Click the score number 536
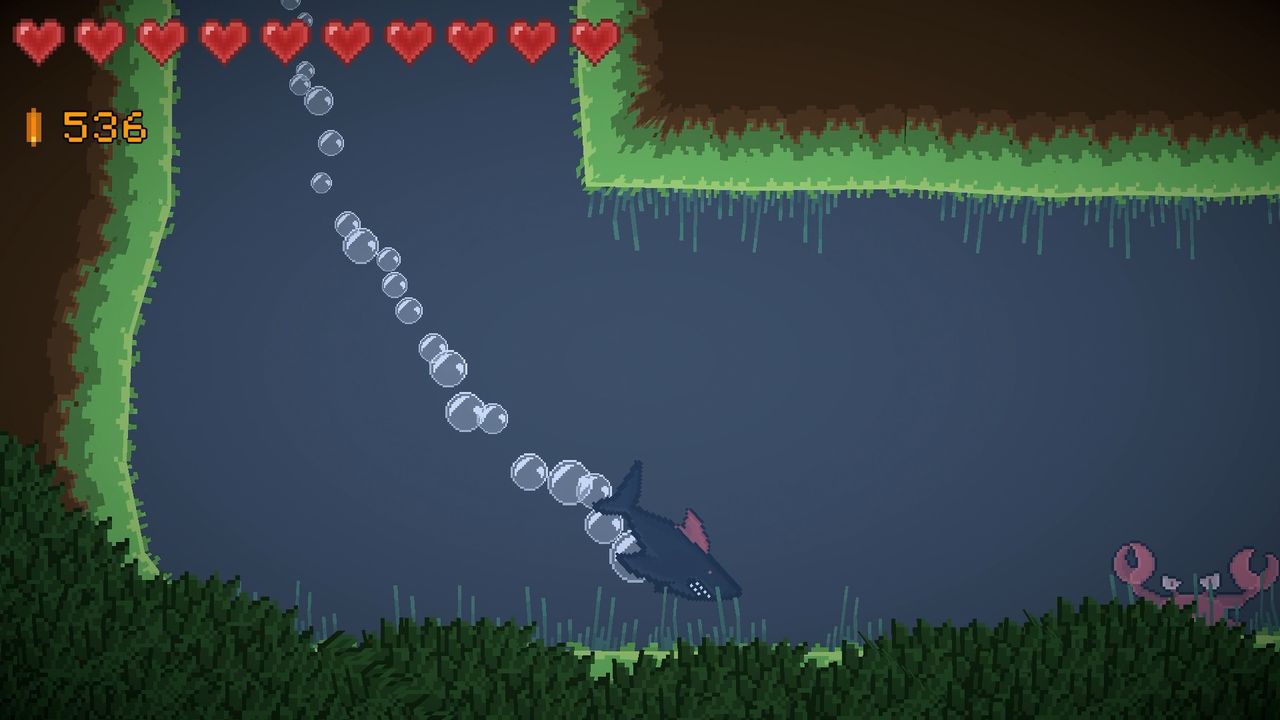 pos(105,126)
